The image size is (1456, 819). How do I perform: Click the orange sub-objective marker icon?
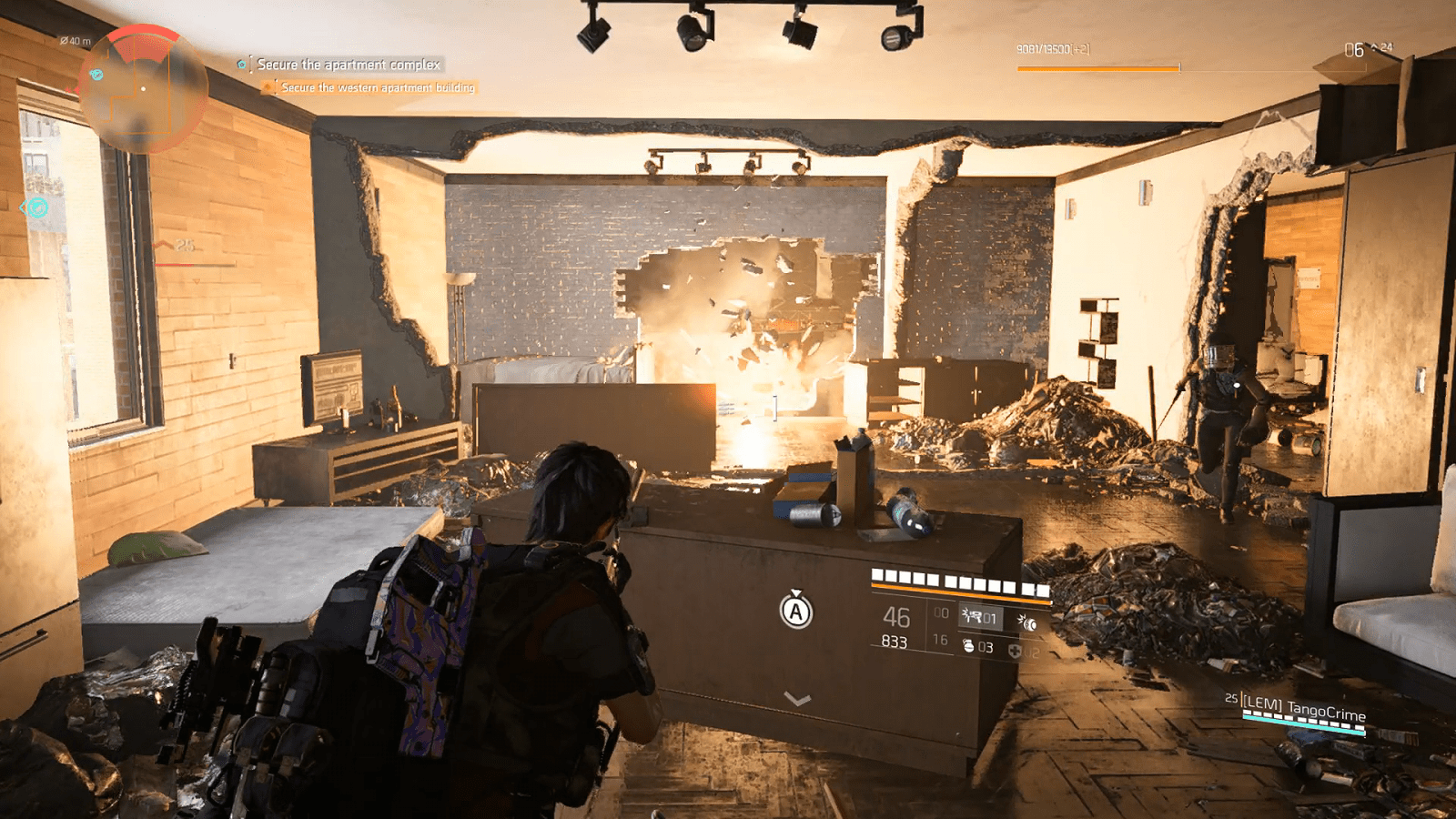pos(268,86)
